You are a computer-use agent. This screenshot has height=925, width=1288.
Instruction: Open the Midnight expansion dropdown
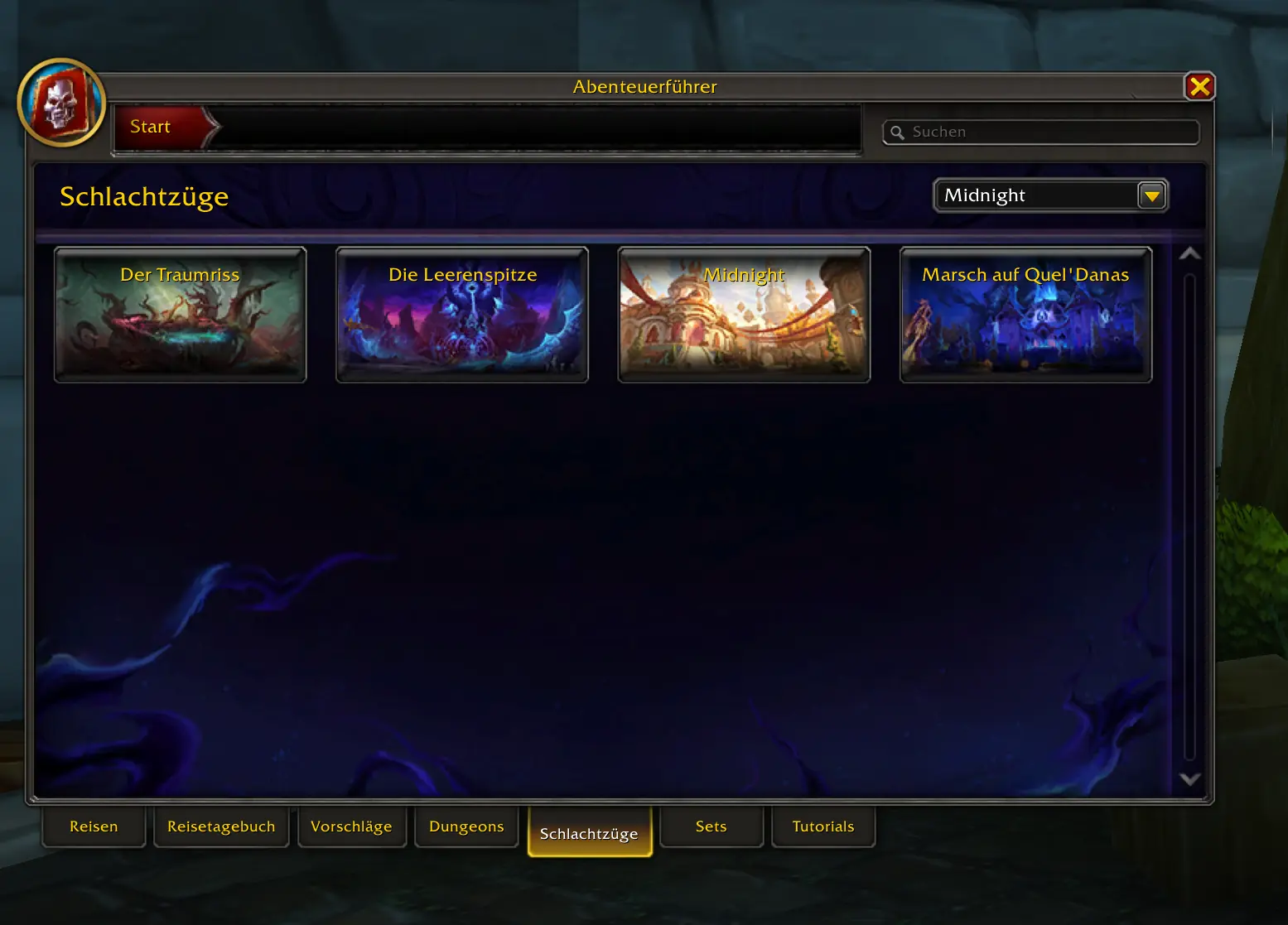[x=1151, y=196]
